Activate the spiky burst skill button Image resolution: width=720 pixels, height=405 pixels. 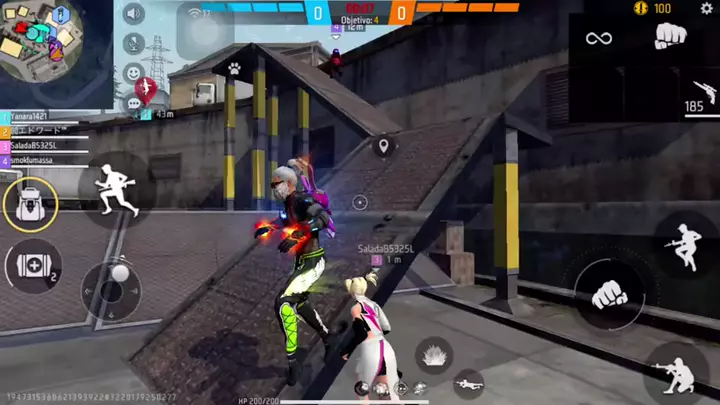coord(433,353)
